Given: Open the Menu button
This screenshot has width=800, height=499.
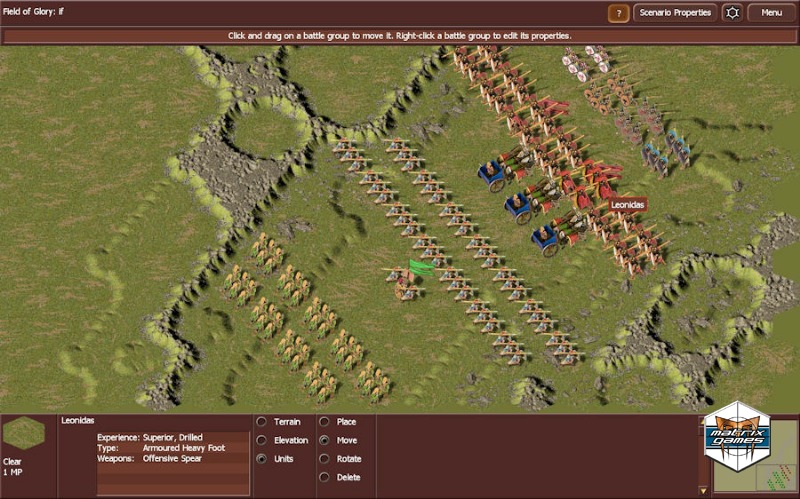Looking at the screenshot, I should click(x=771, y=13).
